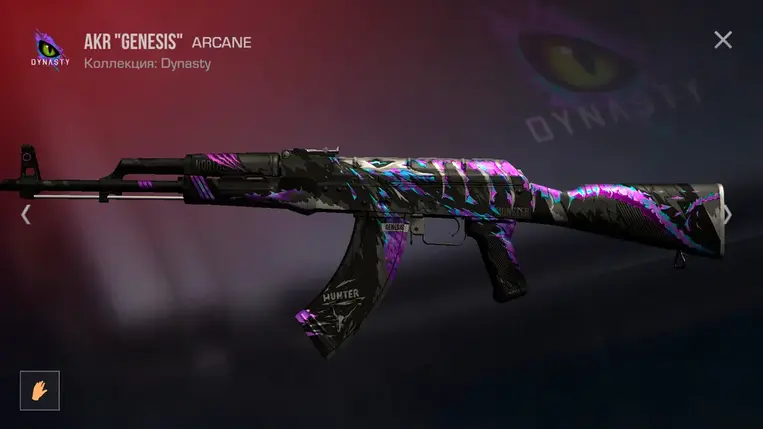This screenshot has height=429, width=763.
Task: Go to next skin with right arrow
Action: tap(728, 214)
